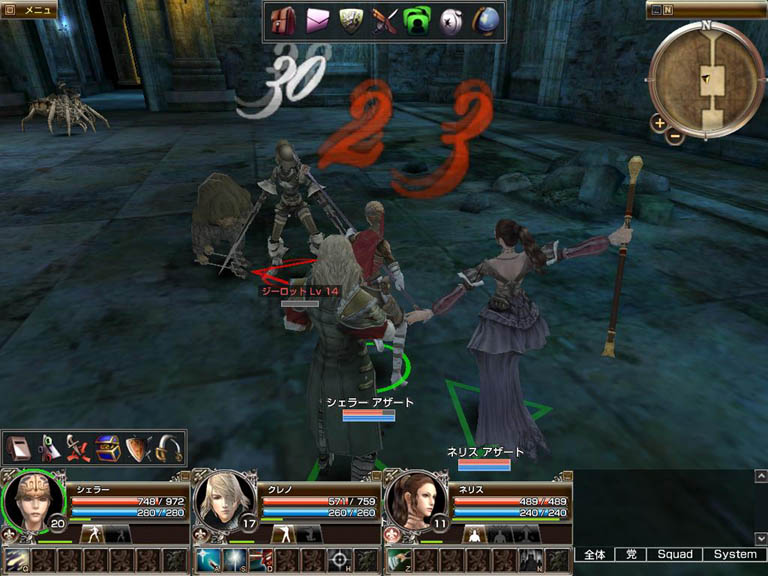
Task: Select クレノ's character portrait
Action: pos(223,498)
